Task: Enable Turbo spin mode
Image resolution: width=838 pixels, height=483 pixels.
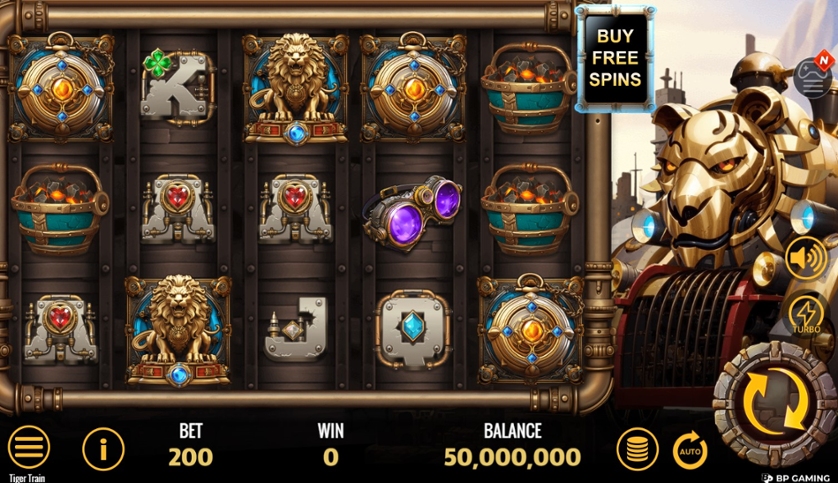Action: (x=805, y=314)
